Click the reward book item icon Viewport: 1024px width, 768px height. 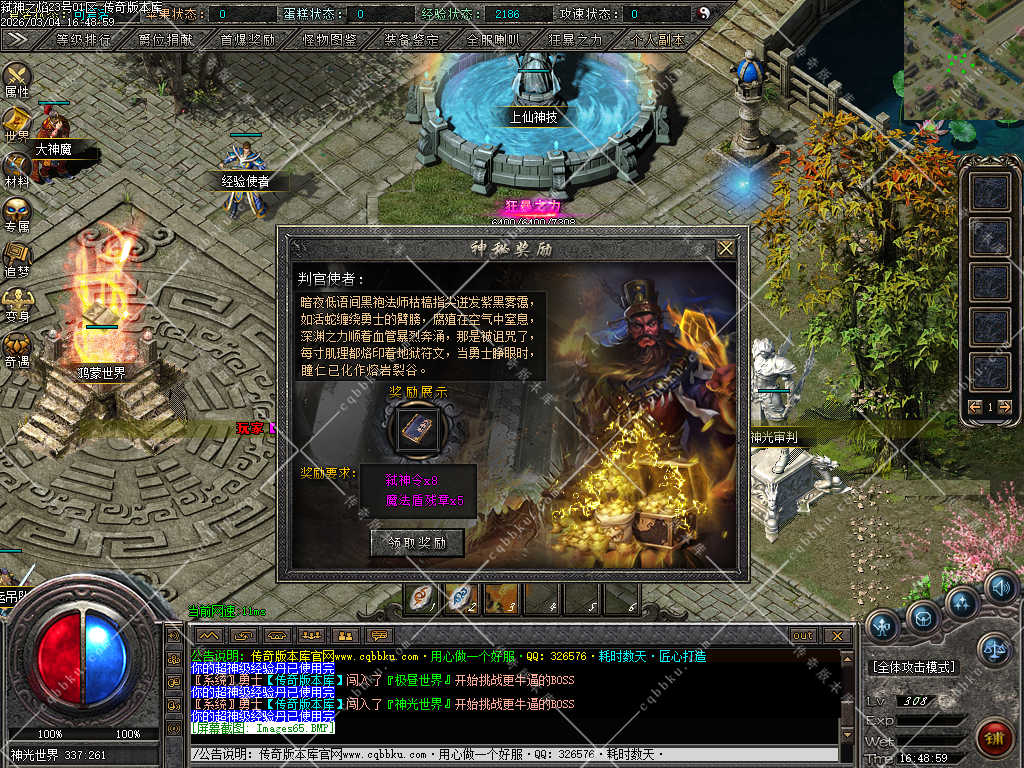point(416,428)
